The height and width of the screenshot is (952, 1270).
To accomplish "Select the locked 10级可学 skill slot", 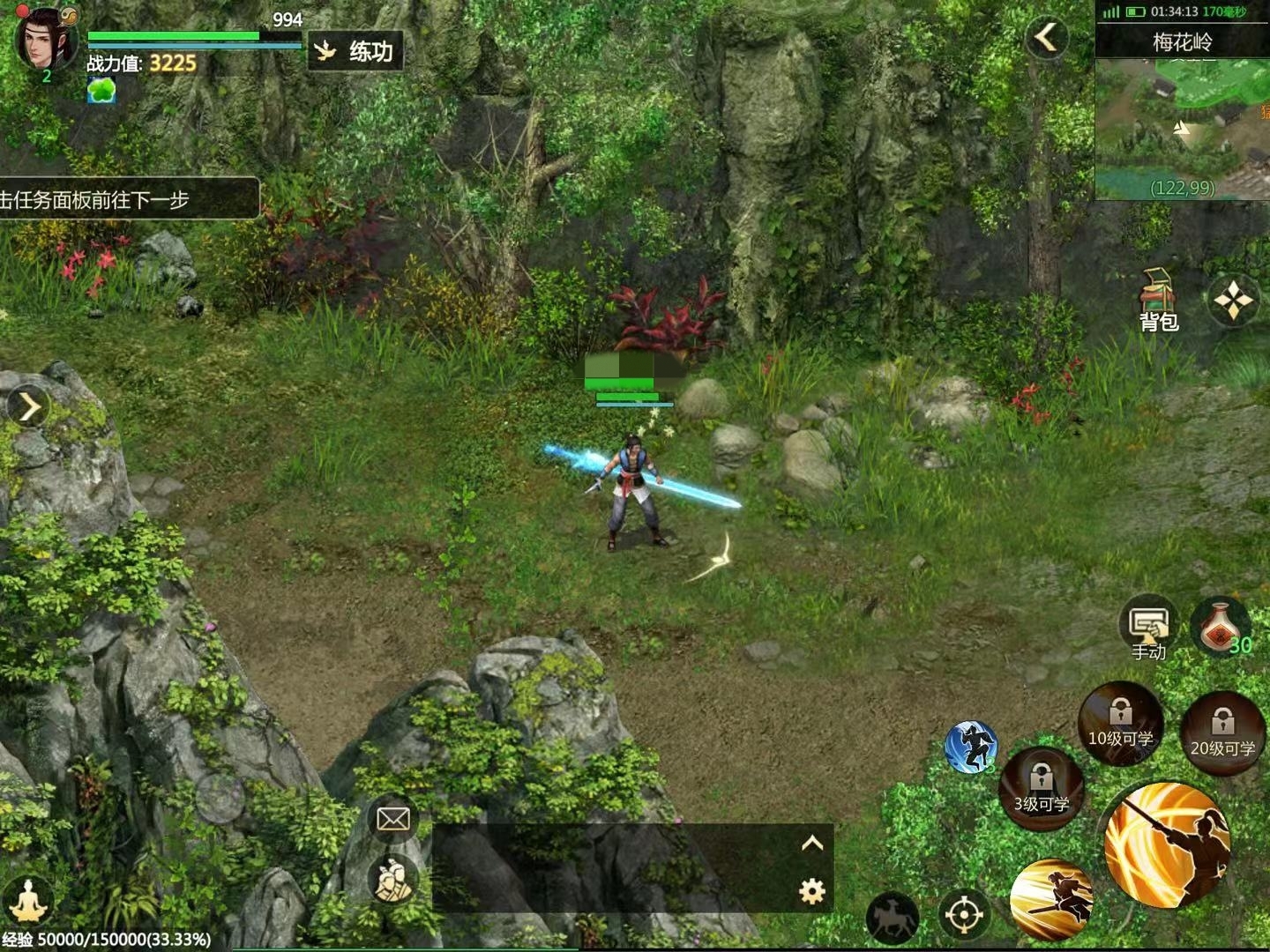I will point(1120,723).
